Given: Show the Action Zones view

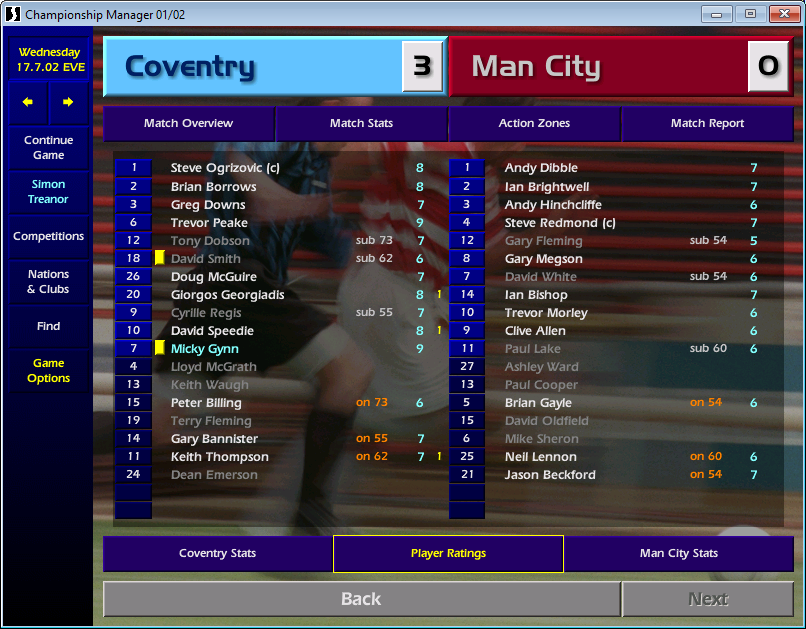Looking at the screenshot, I should (534, 124).
